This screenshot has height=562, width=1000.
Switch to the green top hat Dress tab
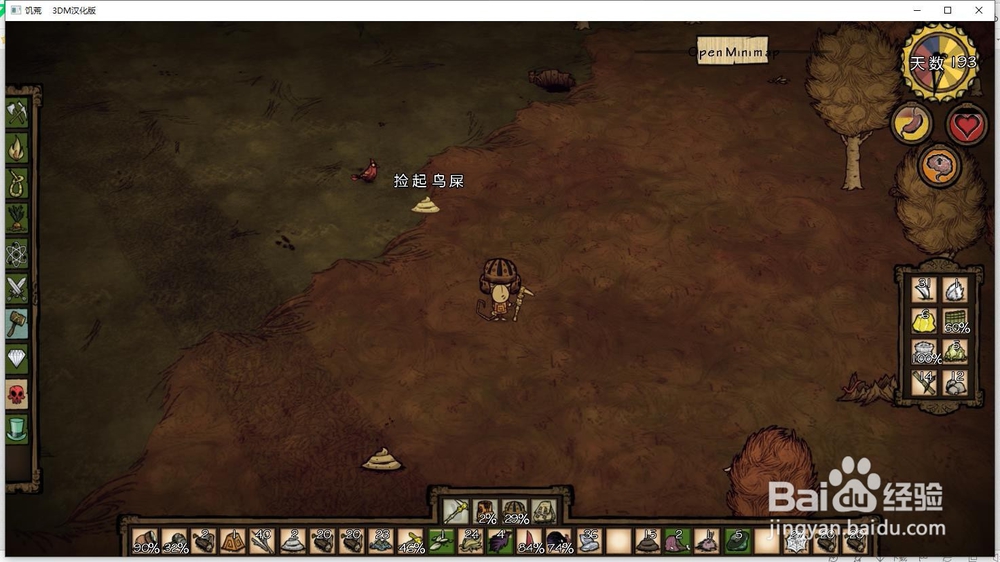pos(17,428)
